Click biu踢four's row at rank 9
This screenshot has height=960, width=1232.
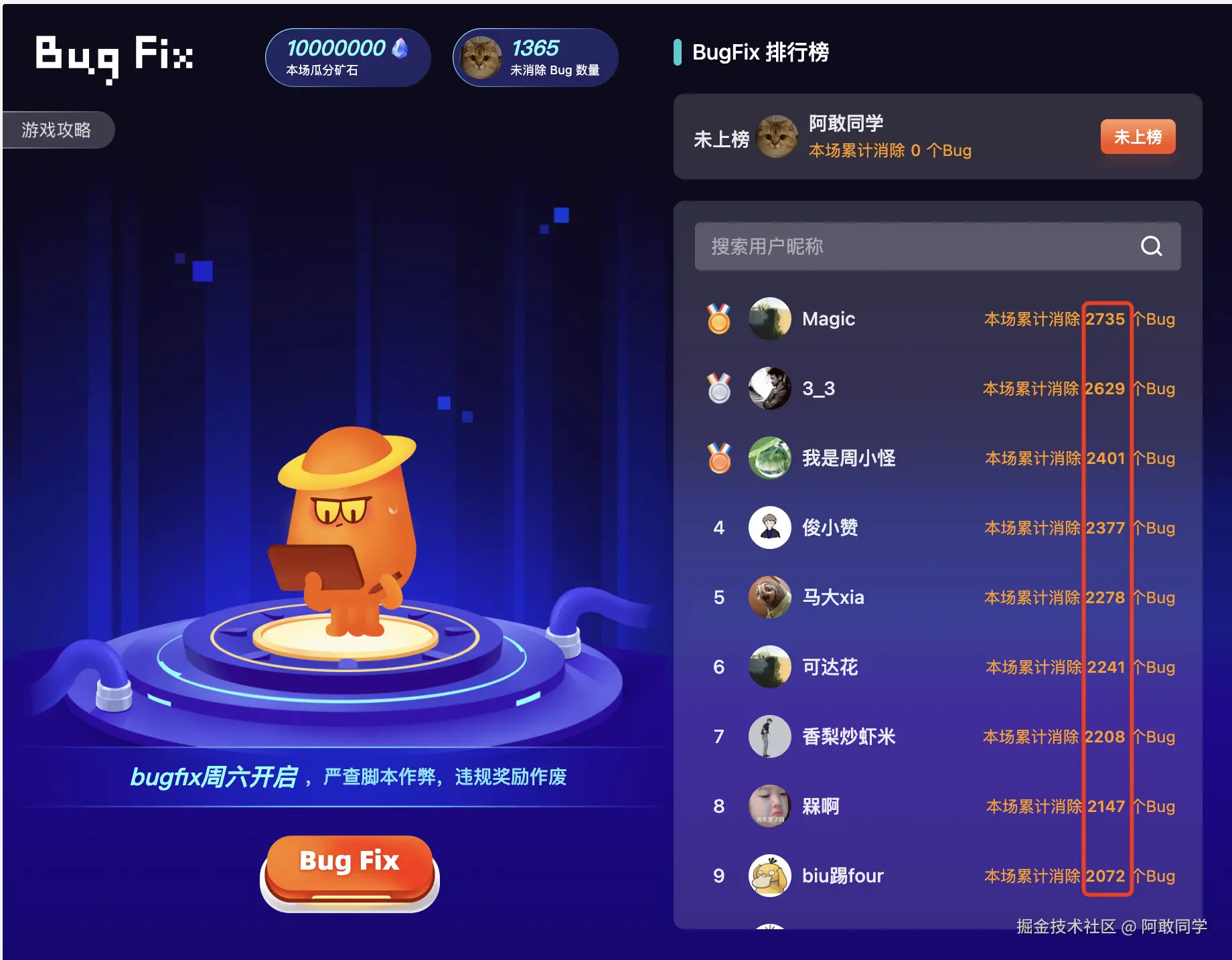[870, 876]
